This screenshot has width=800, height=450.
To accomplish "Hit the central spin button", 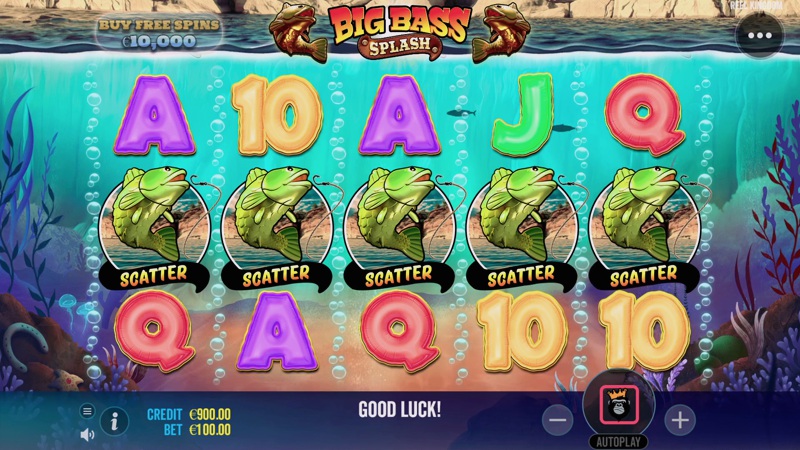I will (619, 407).
